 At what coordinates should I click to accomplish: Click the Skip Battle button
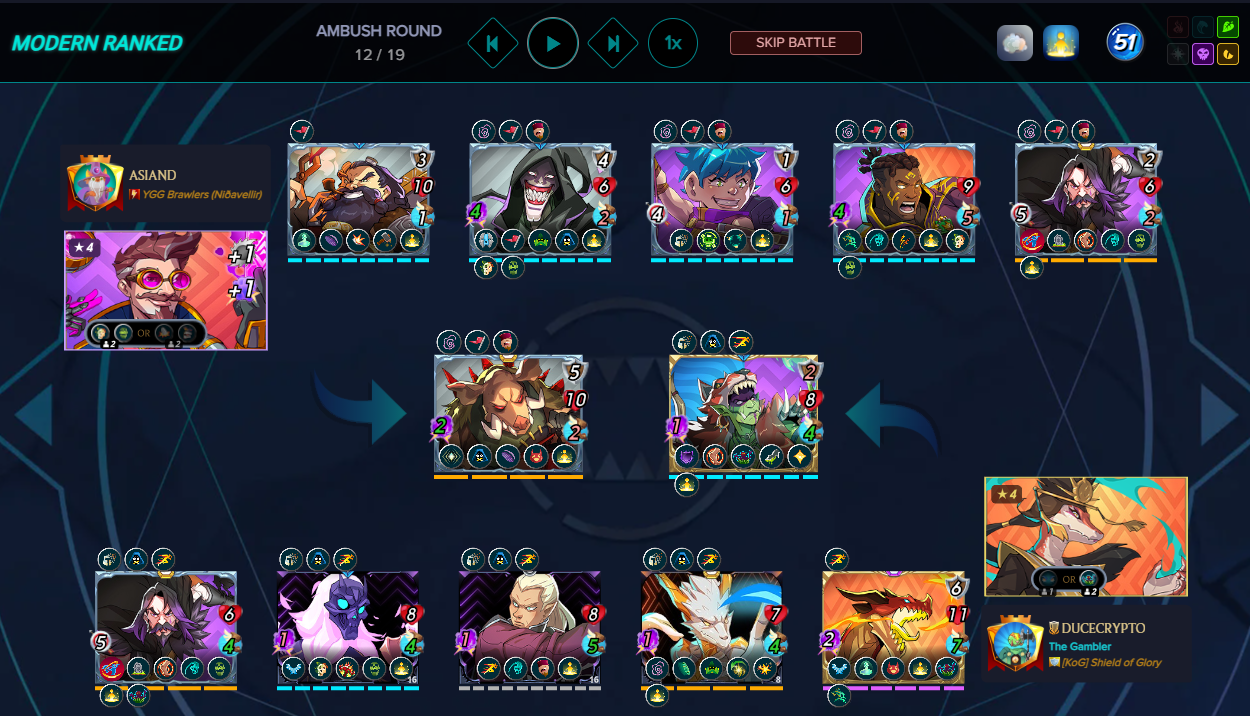795,43
